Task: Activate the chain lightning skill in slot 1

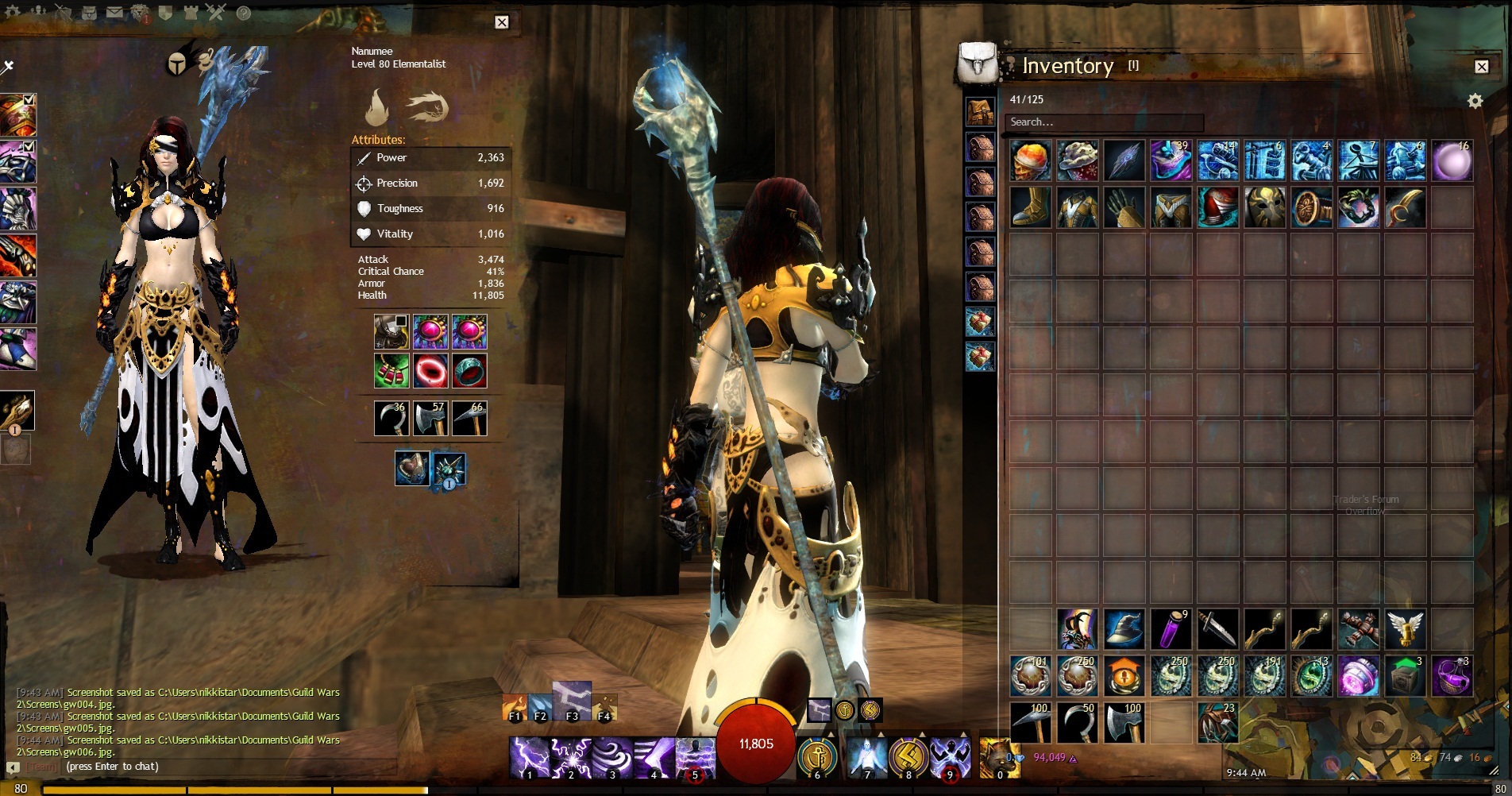Action: [x=529, y=757]
